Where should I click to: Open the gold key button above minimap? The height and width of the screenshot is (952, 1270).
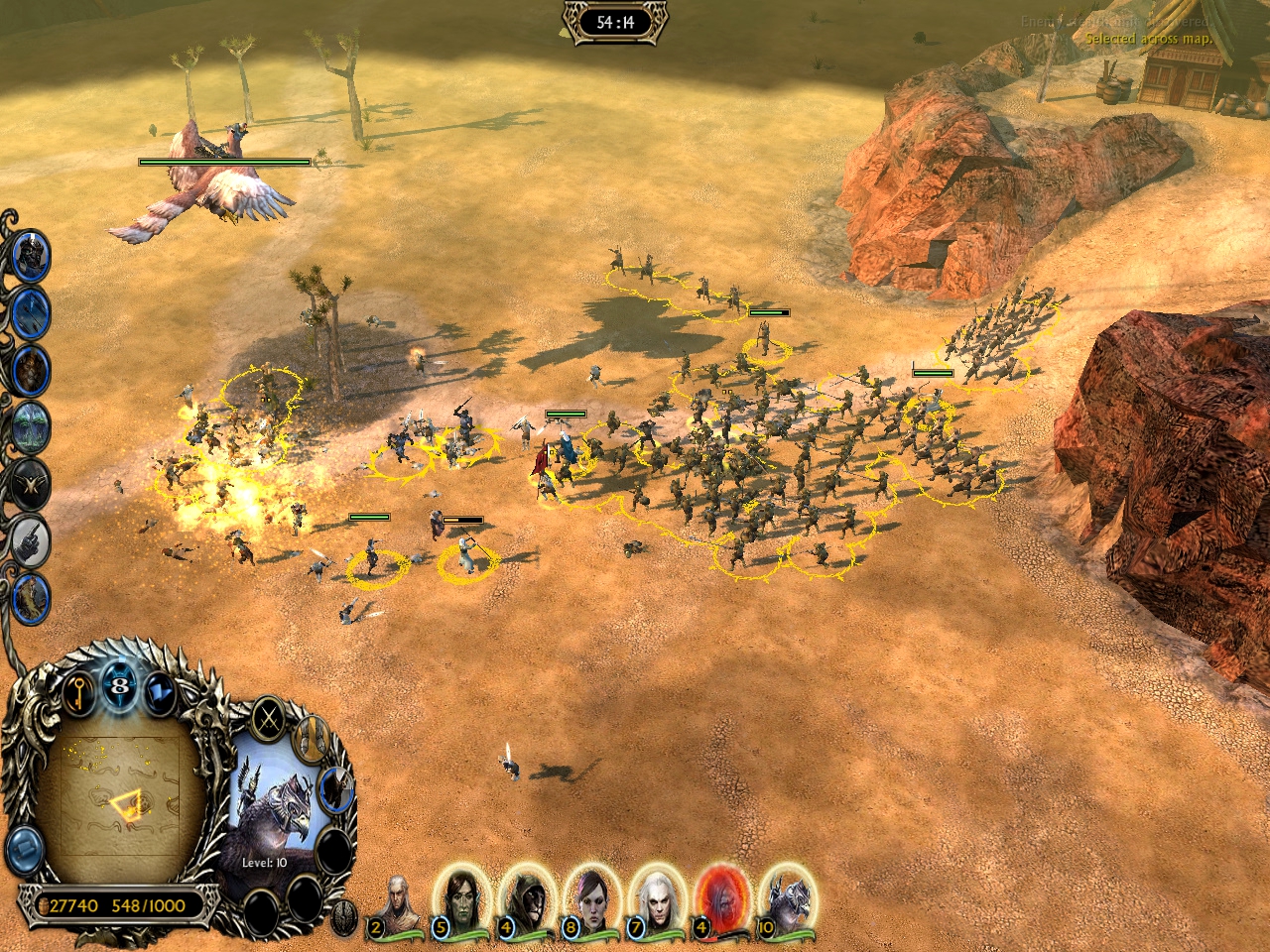coord(78,692)
